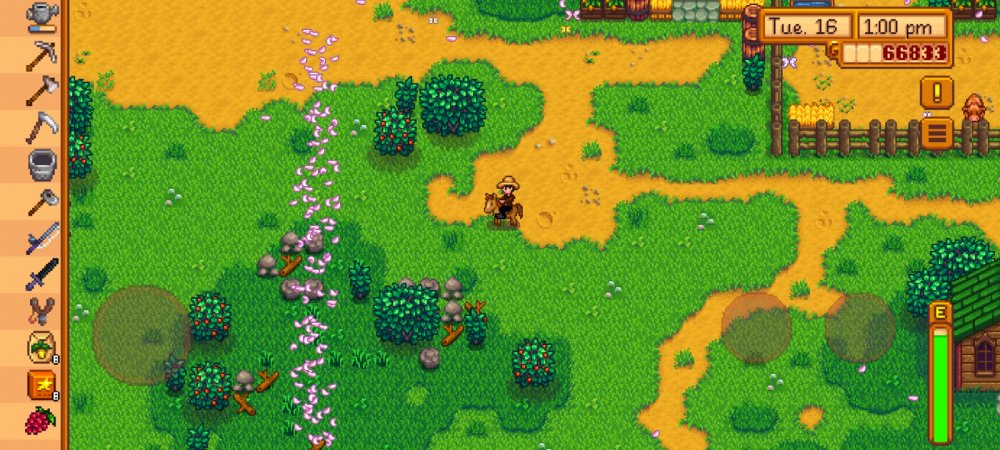Choose the axe from the toolbar
The width and height of the screenshot is (1000, 450).
click(42, 91)
